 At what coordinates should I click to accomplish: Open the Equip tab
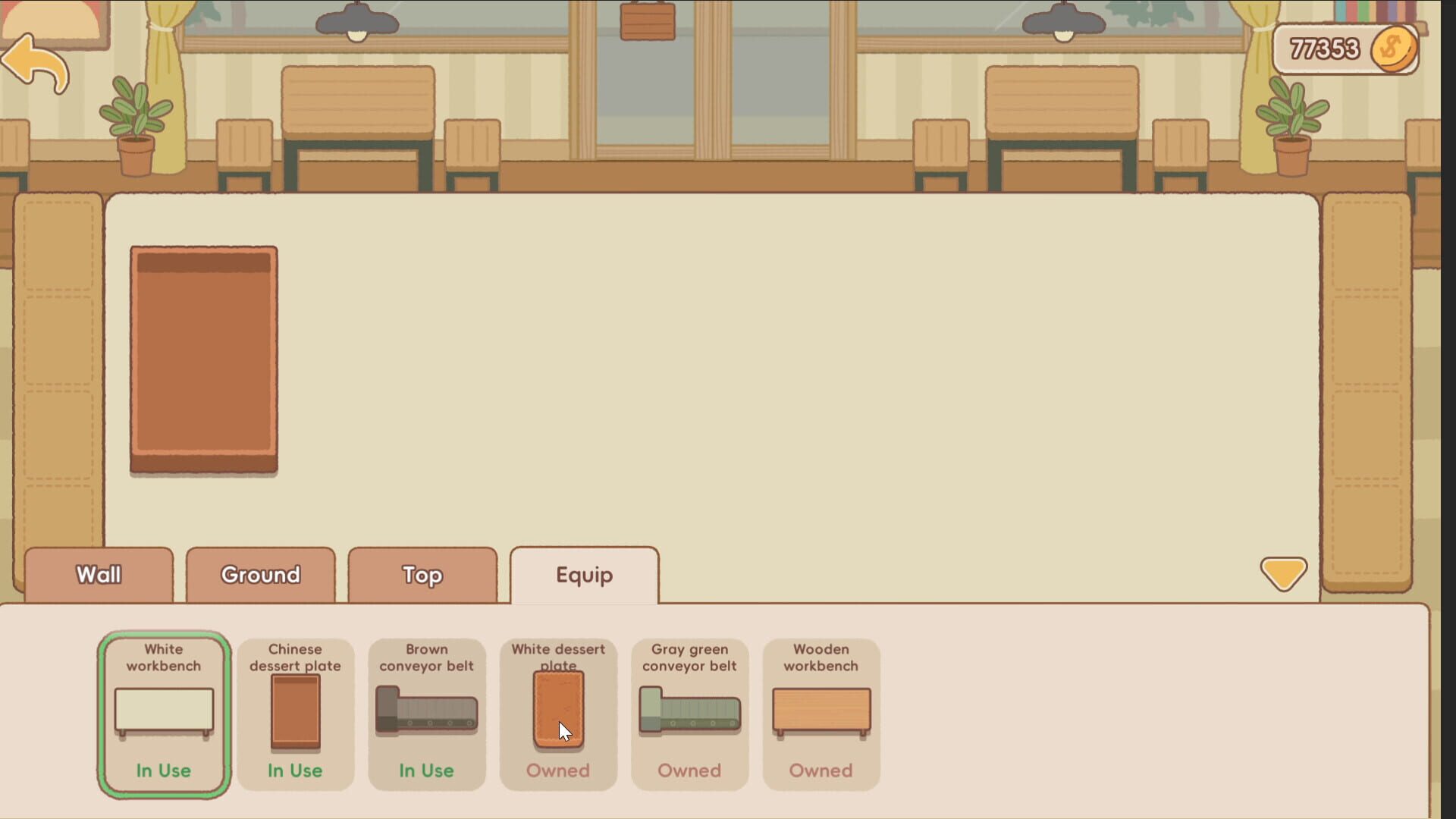584,575
